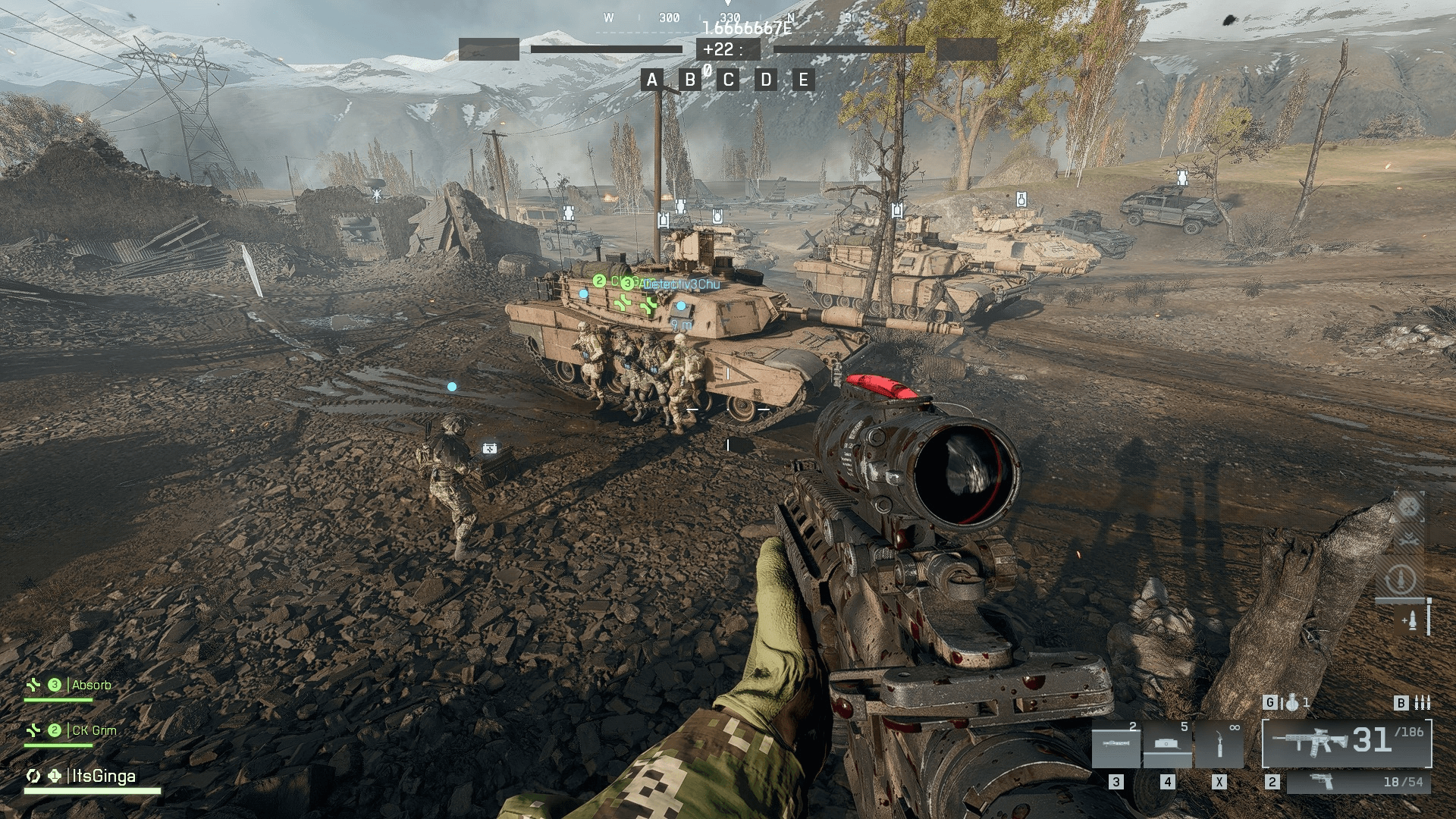Select the wrench repair trait icon
This screenshot has width=1456, height=819.
click(1408, 539)
